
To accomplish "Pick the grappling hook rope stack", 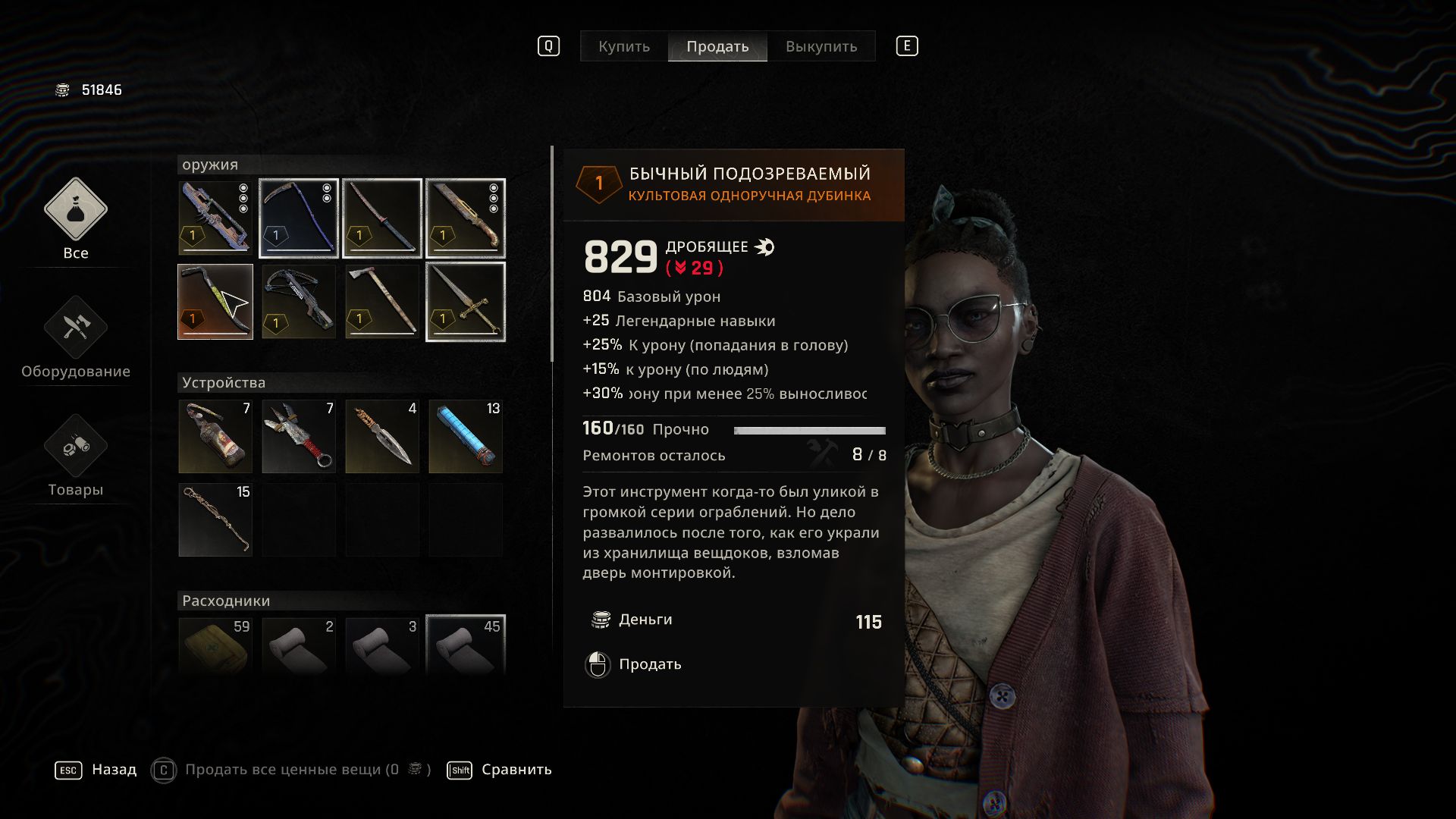I will [x=215, y=520].
